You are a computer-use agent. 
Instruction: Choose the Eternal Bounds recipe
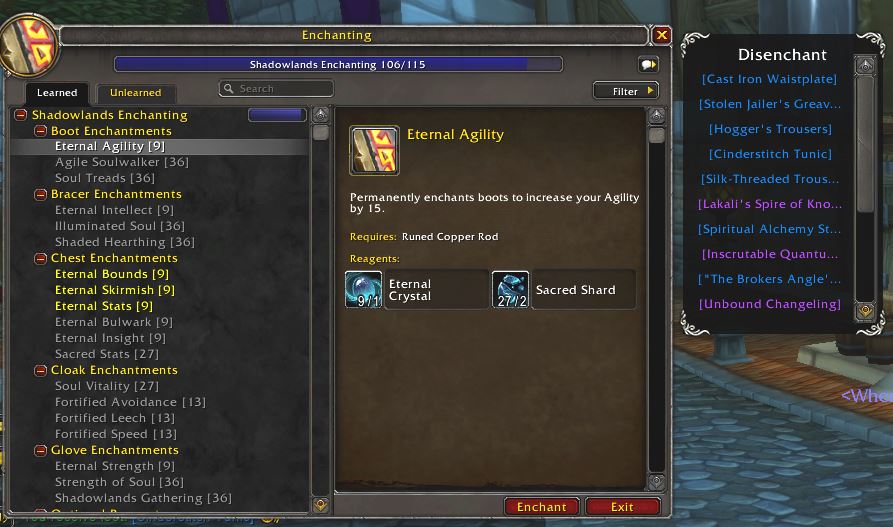[x=112, y=274]
